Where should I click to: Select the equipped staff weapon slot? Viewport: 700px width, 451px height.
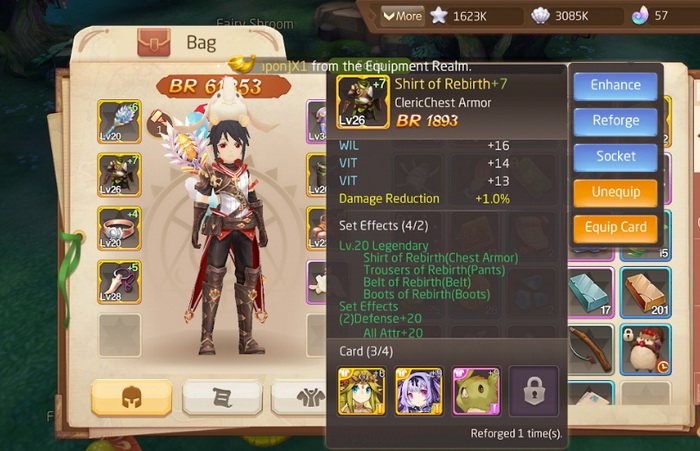coord(119,121)
